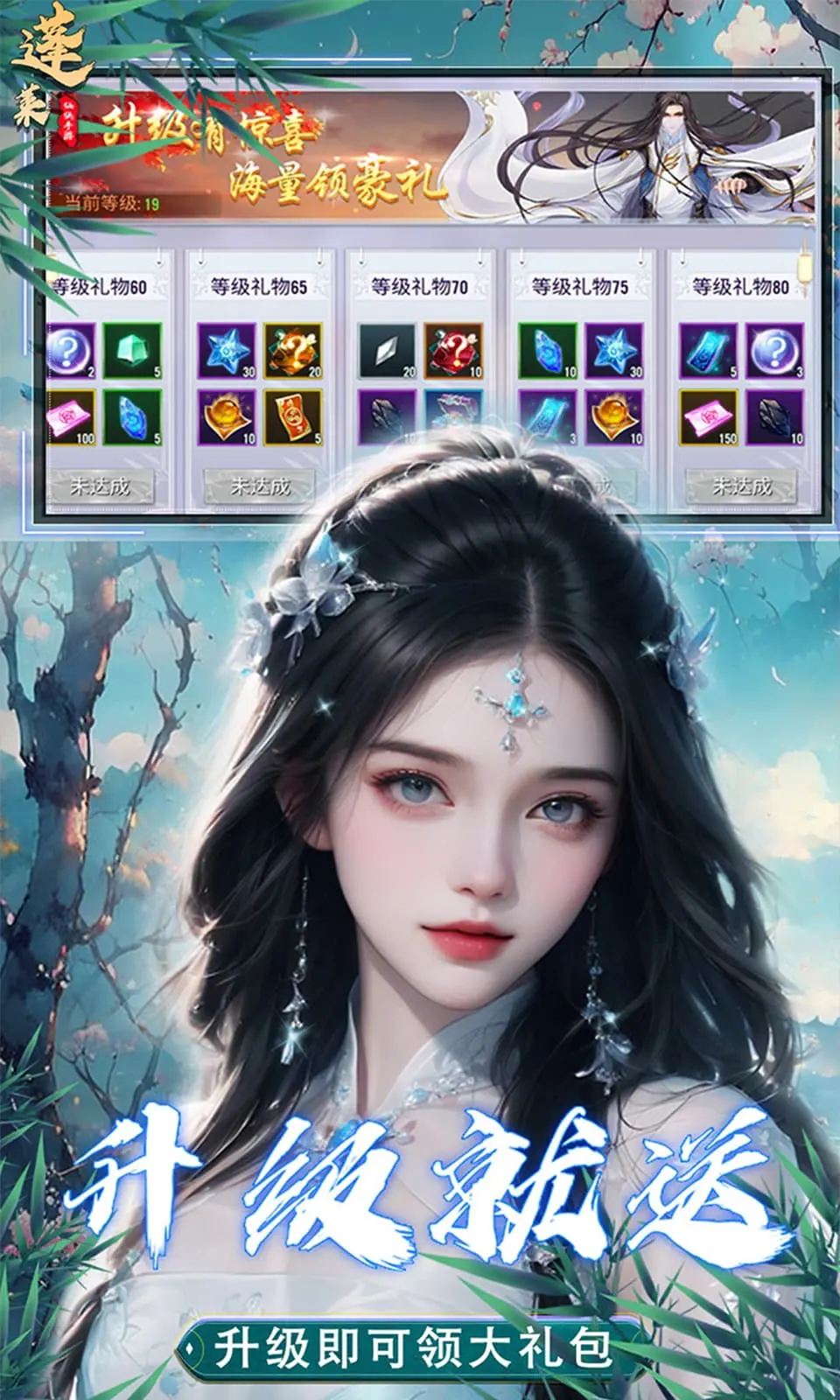The width and height of the screenshot is (840, 1400).
Task: Choose the 未达成 button under level 80 gift
Action: click(741, 486)
